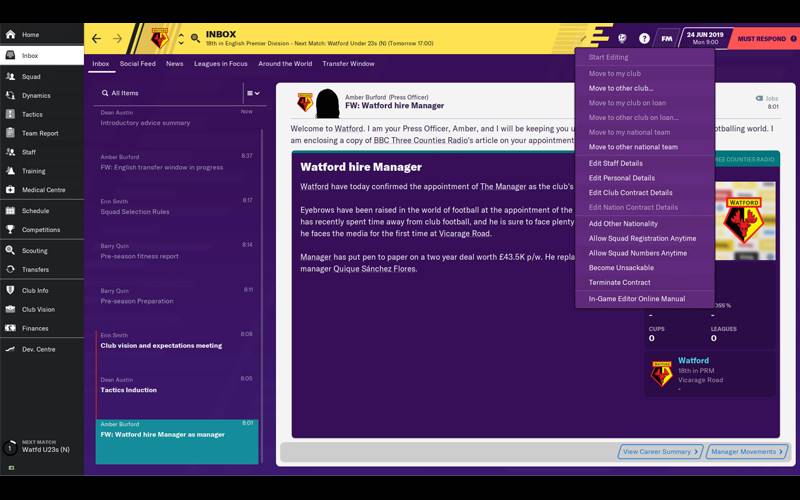Open In-Game Editor Online Manual
800x500 pixels.
pos(637,299)
